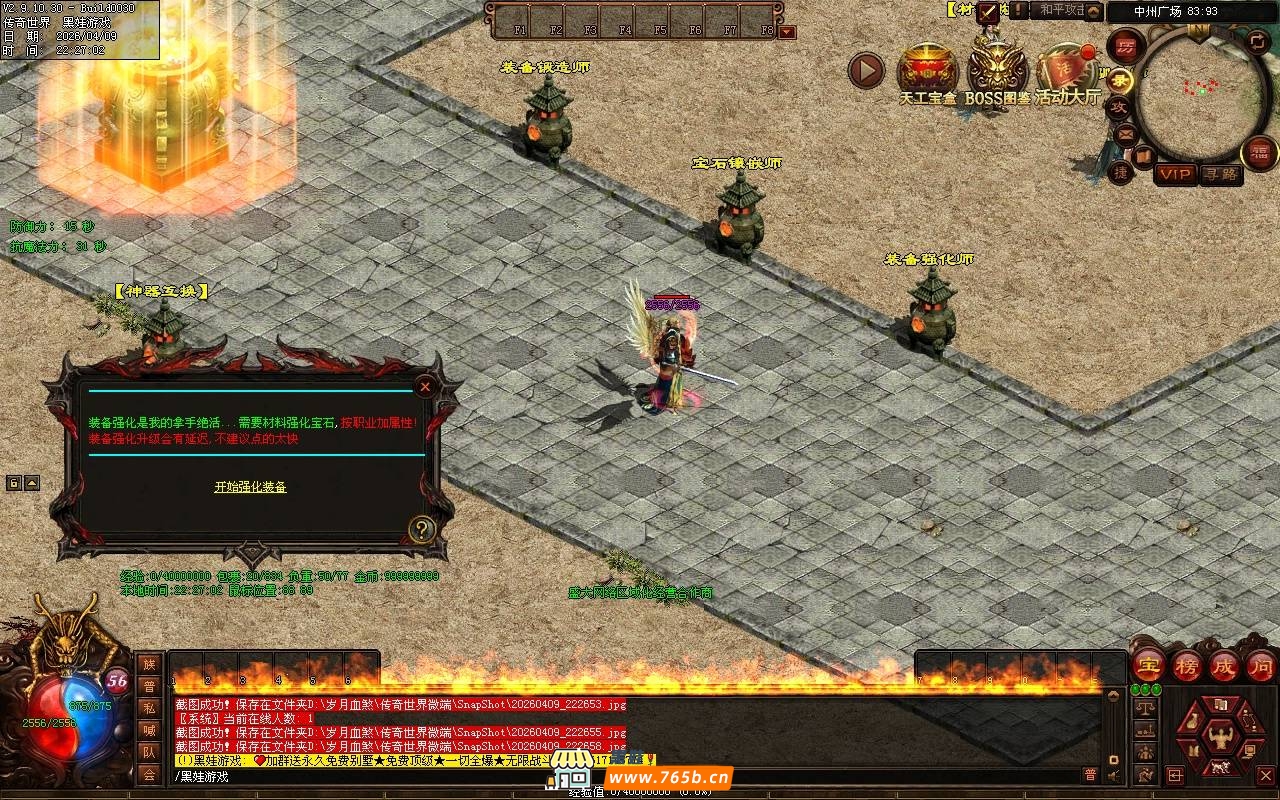Close the enhancement NPC dialog
The height and width of the screenshot is (800, 1280).
[426, 387]
